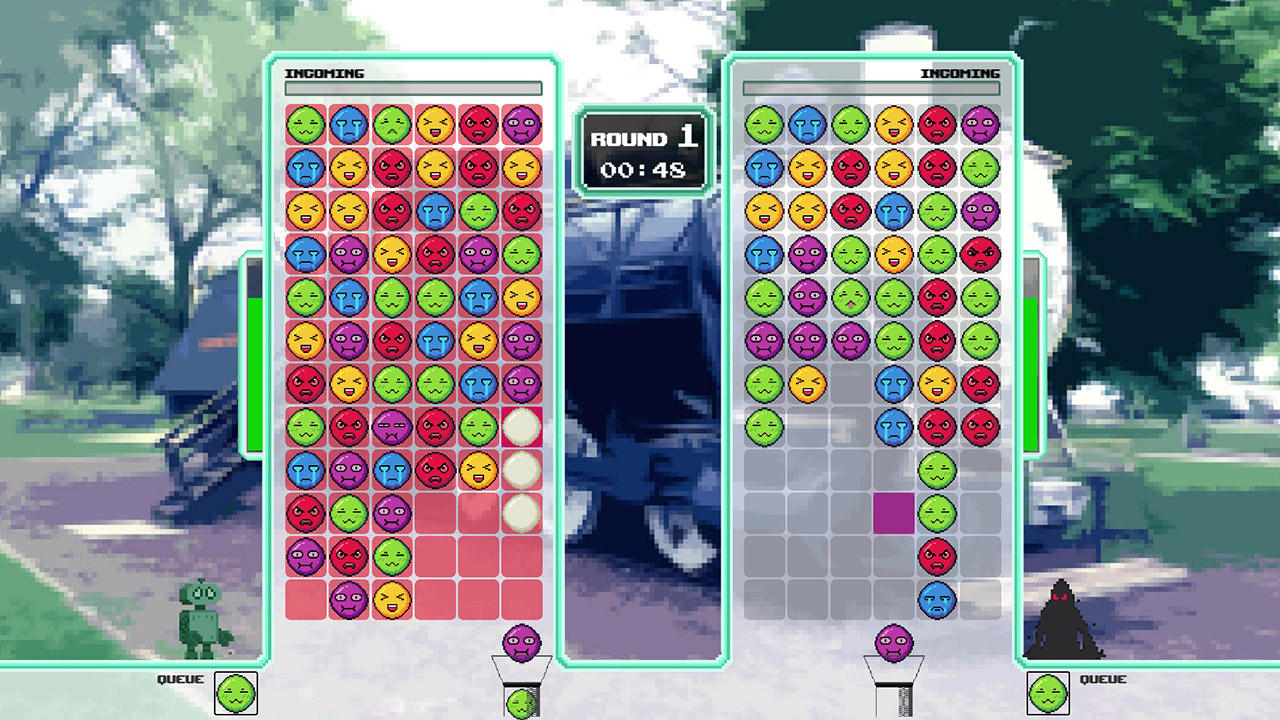1280x720 pixels.
Task: Click the right INCOMING label
Action: (960, 73)
